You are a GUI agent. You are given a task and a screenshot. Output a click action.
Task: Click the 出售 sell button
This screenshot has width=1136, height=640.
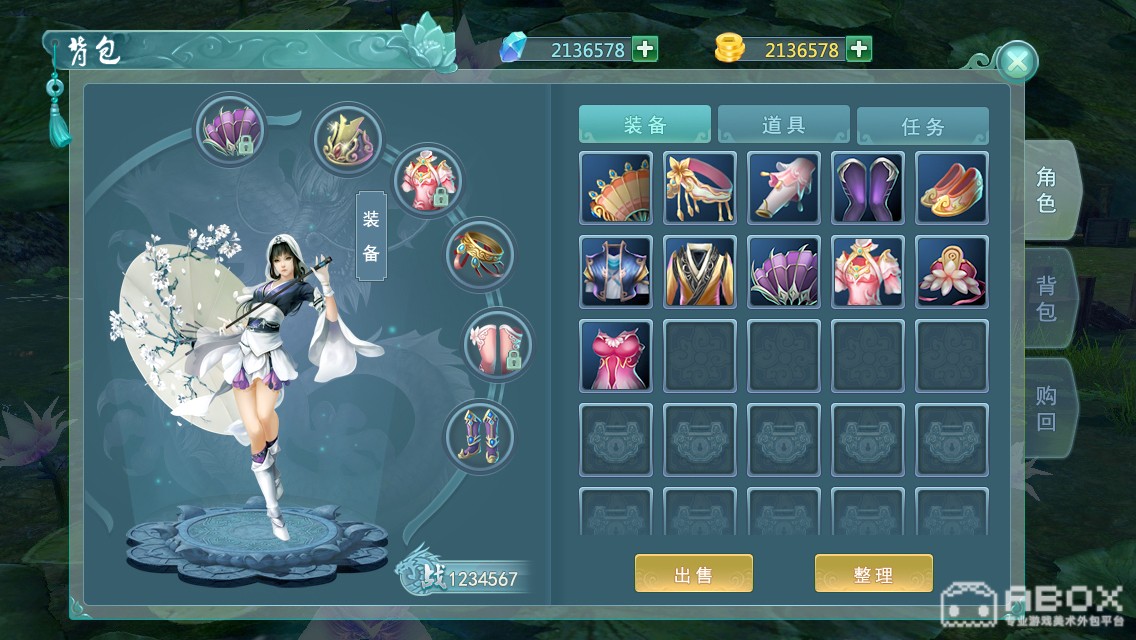[x=693, y=574]
